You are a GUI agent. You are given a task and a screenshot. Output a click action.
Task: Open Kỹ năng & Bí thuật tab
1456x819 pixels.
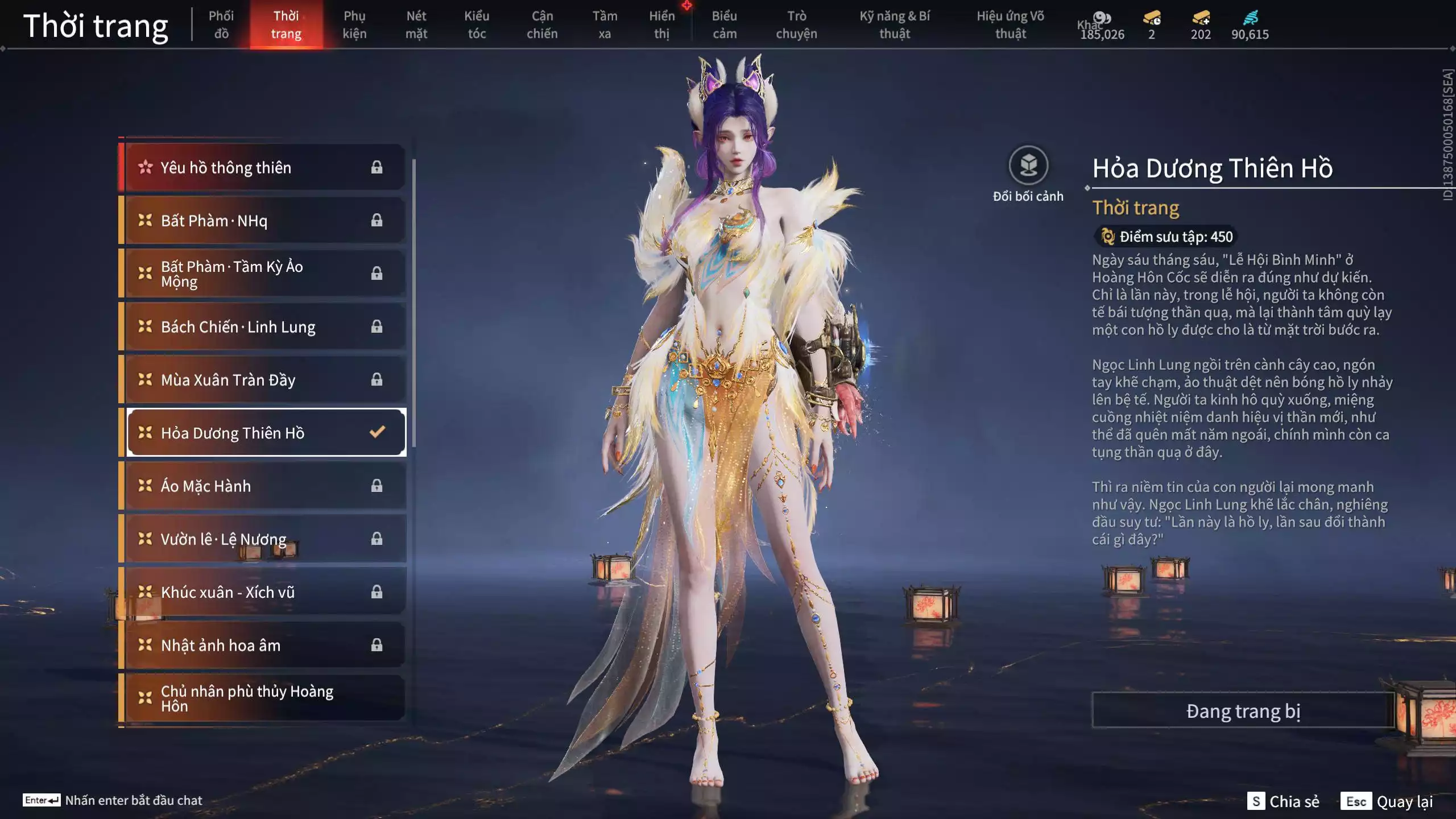point(895,25)
